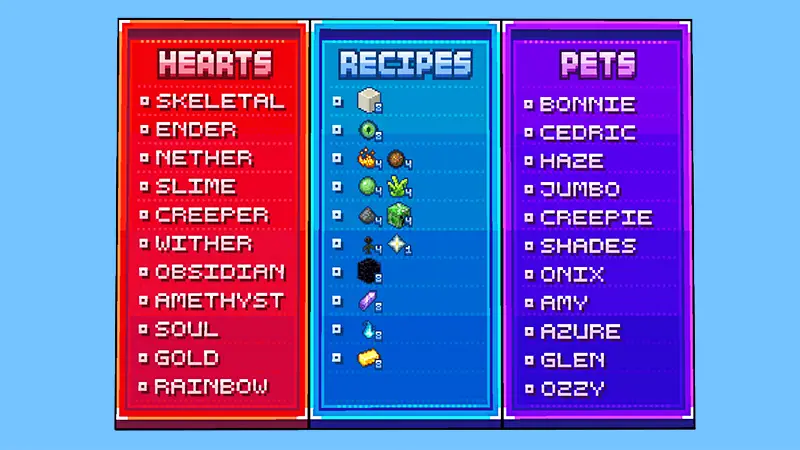Choose the Rainbow heart entry

click(x=211, y=387)
